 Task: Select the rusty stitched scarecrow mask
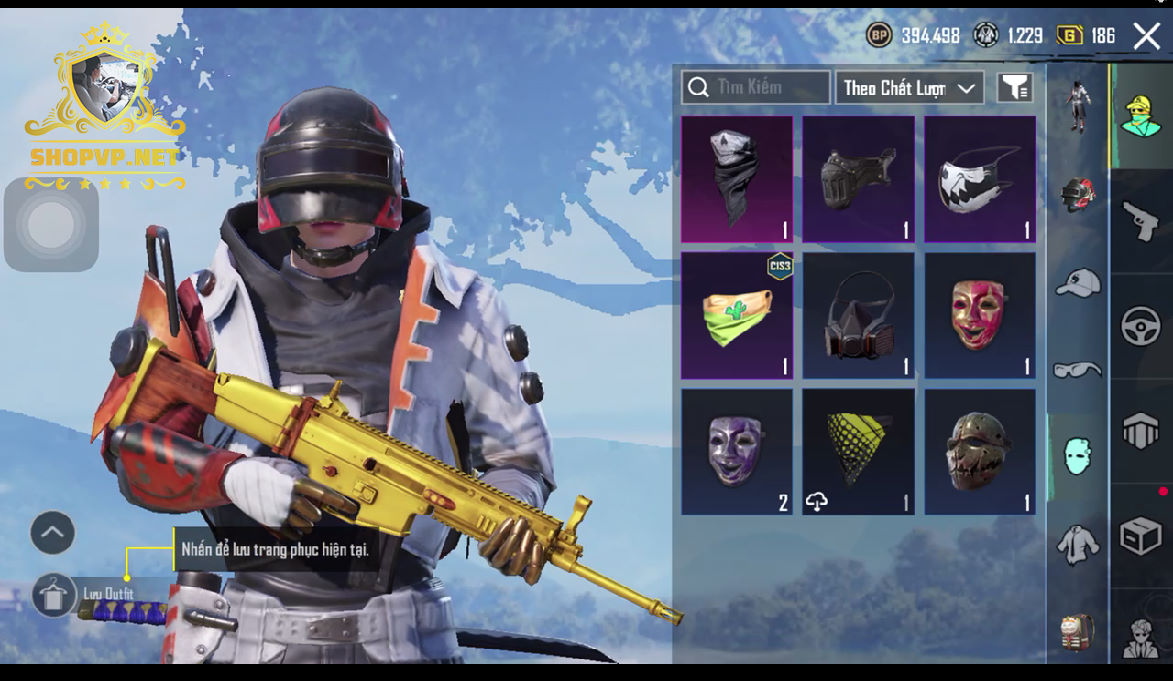pyautogui.click(x=979, y=451)
